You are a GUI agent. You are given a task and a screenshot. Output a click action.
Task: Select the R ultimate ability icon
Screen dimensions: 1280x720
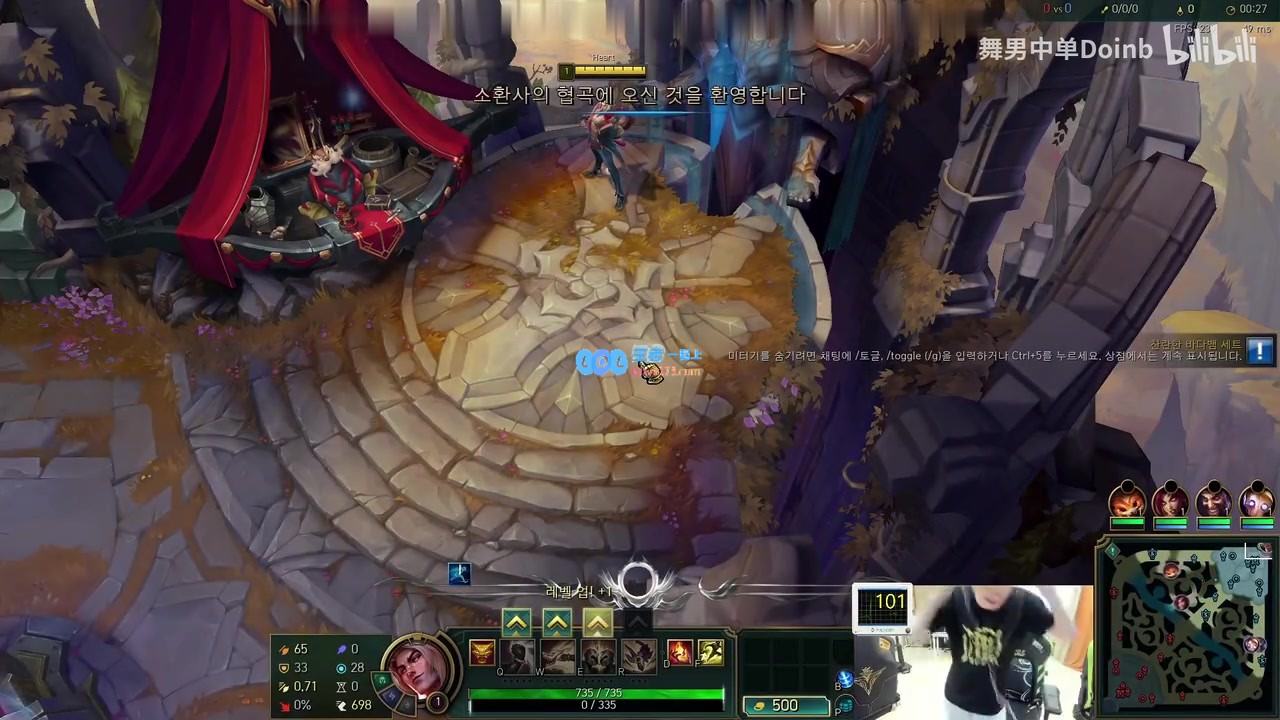[x=638, y=656]
